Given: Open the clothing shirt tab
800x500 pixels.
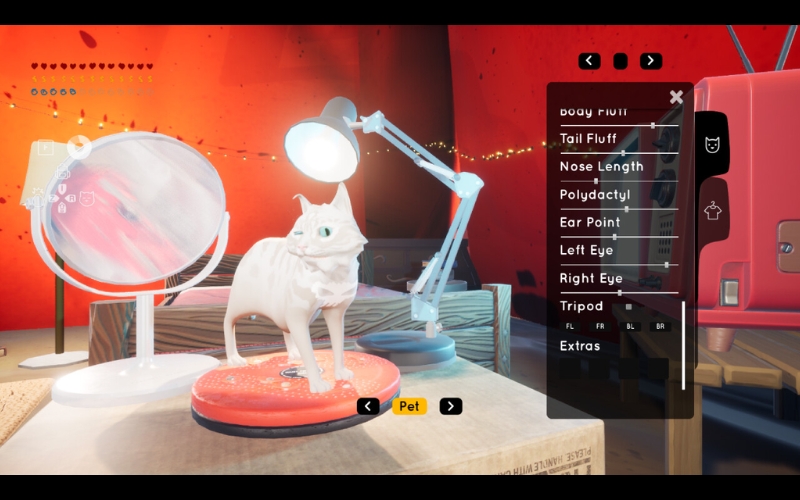Looking at the screenshot, I should (x=712, y=210).
